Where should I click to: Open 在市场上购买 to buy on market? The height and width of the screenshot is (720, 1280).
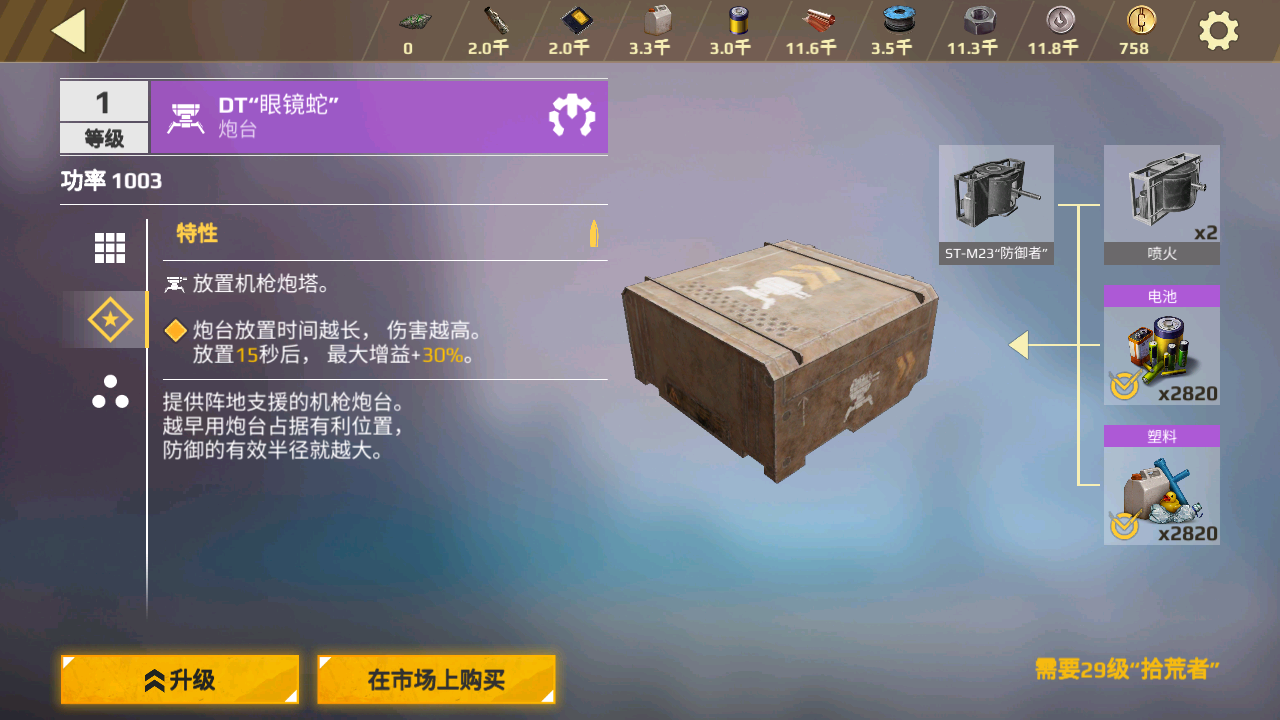pos(435,678)
